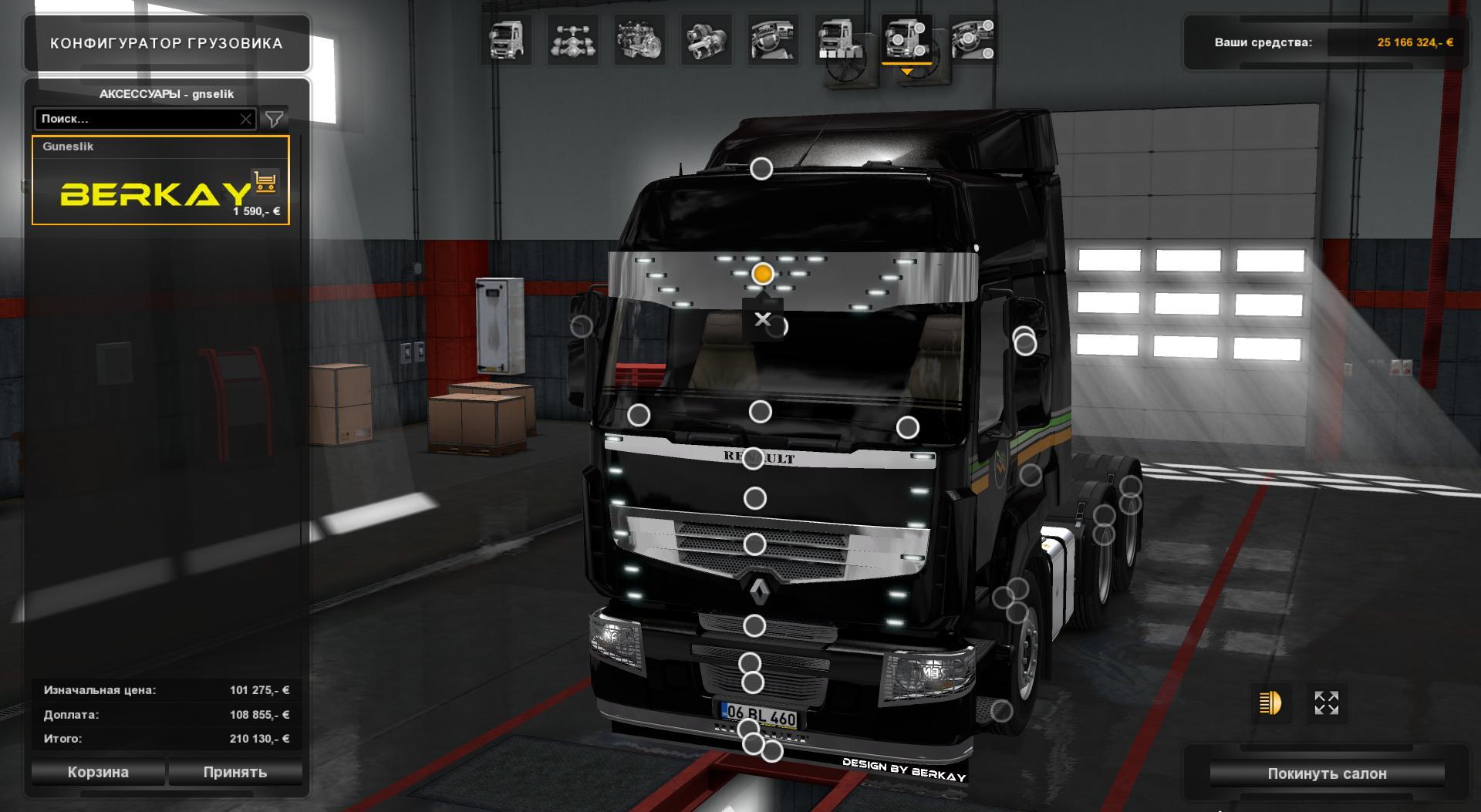
Task: Open the truck cabin category tab
Action: [x=506, y=40]
